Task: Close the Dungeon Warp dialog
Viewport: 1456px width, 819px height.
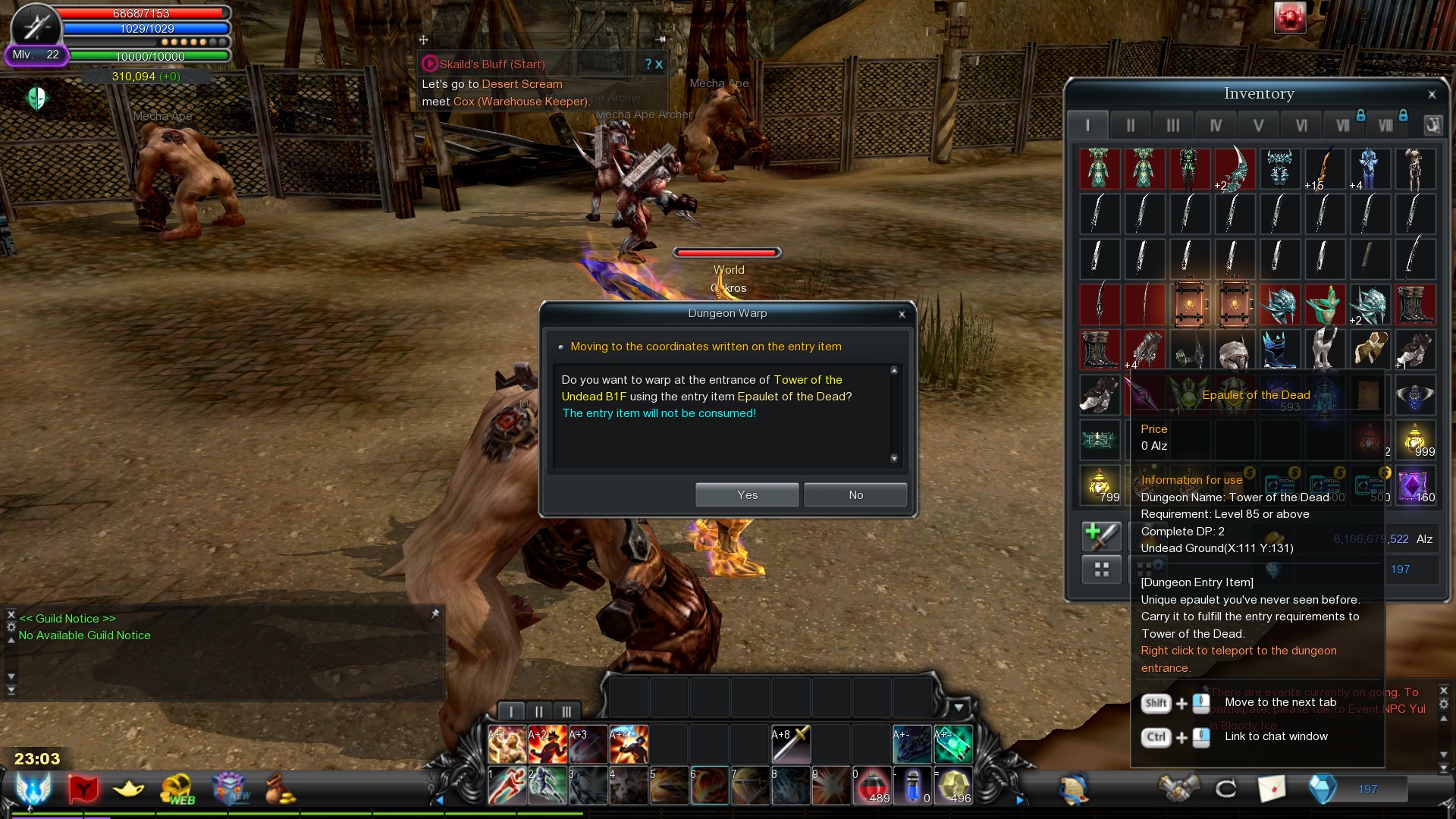Action: pyautogui.click(x=902, y=314)
